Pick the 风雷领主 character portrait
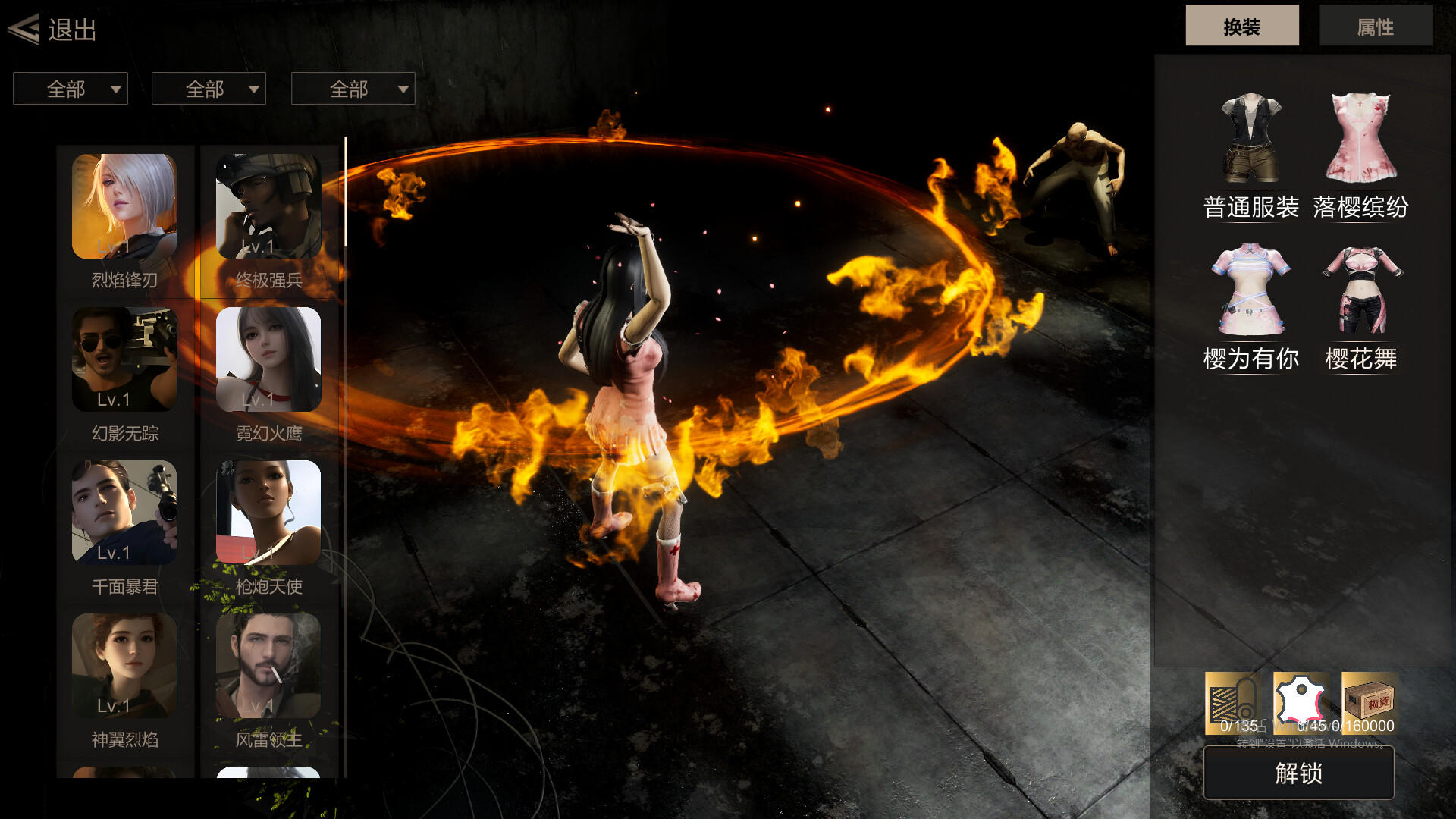The width and height of the screenshot is (1456, 819). 268,666
